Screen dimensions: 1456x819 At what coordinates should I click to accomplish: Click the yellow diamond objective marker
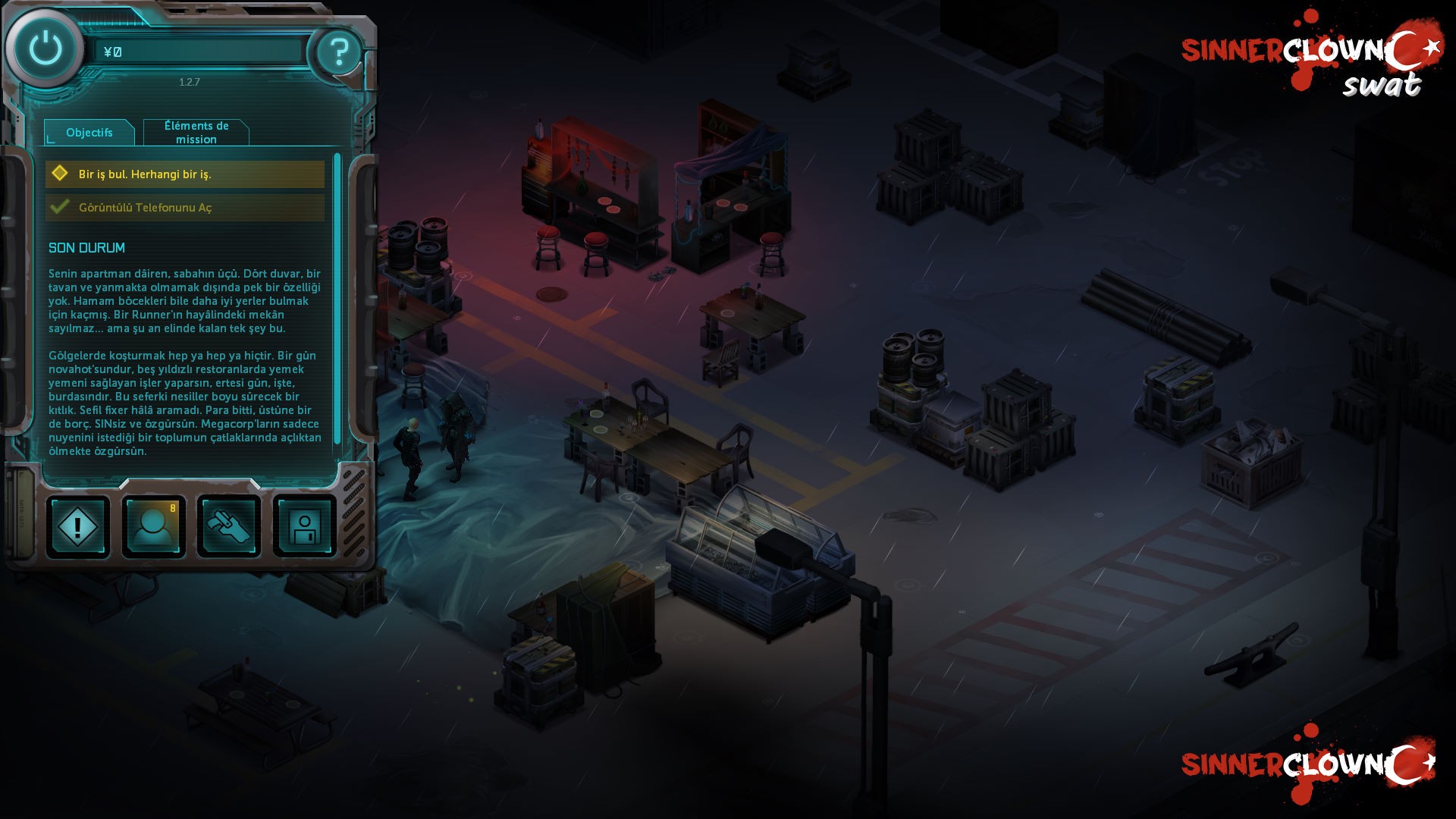pos(60,174)
